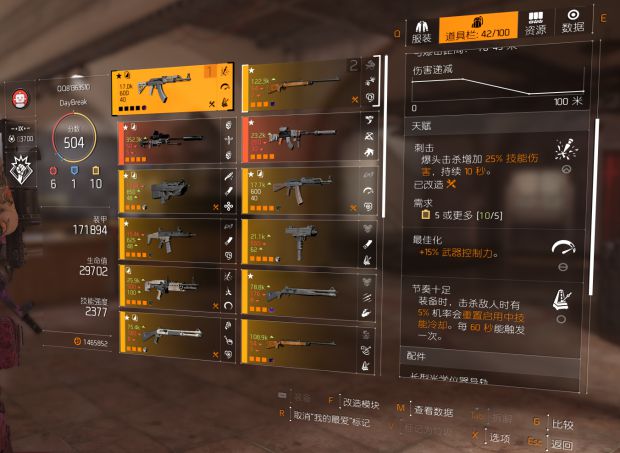This screenshot has width=620, height=453.
Task: Select the white-stock shotgun marked 75.4k
Action: (x=170, y=335)
